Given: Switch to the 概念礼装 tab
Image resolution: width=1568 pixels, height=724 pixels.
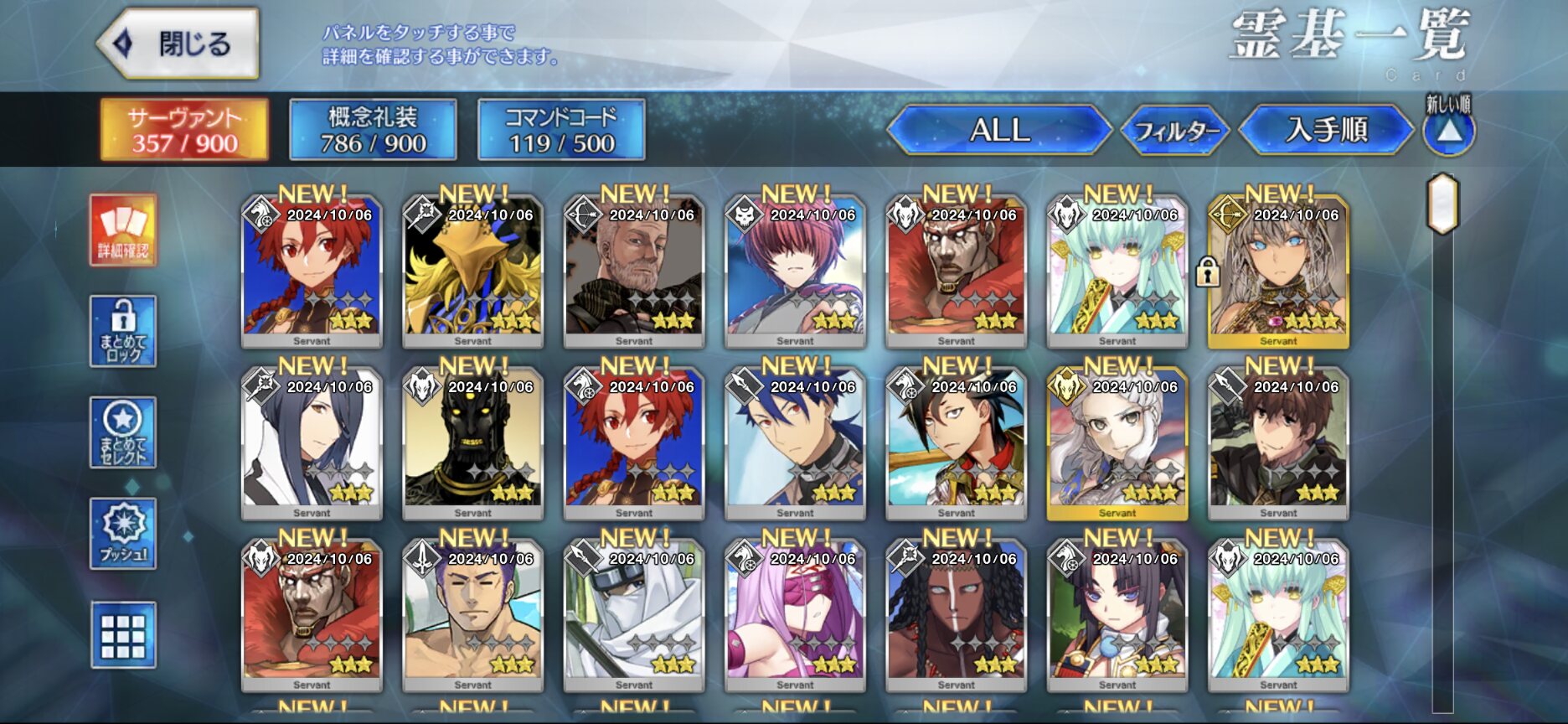Looking at the screenshot, I should pos(373,130).
